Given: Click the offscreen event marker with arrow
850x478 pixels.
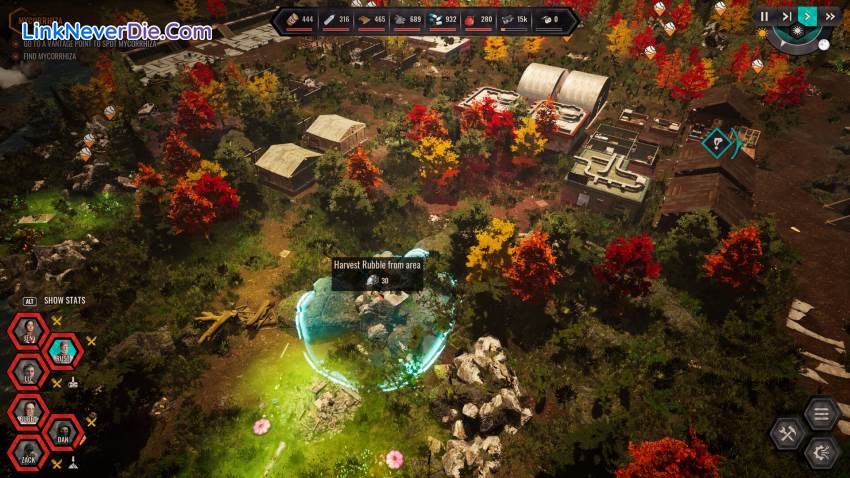Looking at the screenshot, I should (x=720, y=143).
